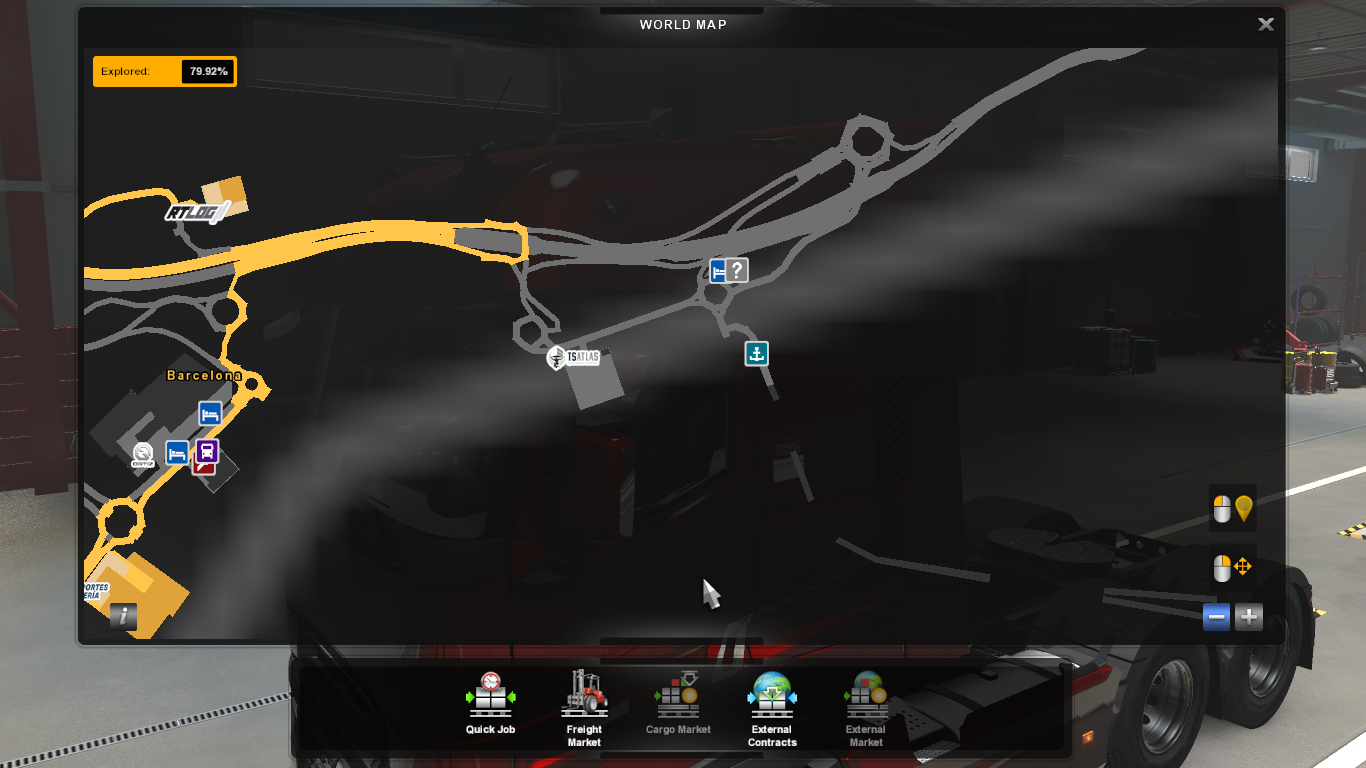Screen dimensions: 1366x768
Task: Select the TS Atlas company marker
Action: (574, 357)
